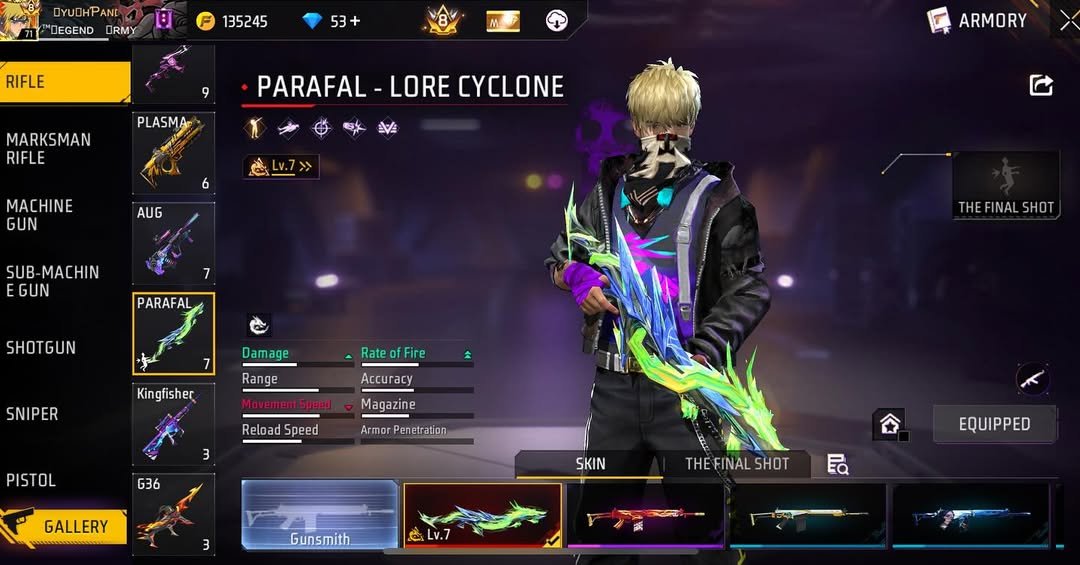Select the Kingfisher weapon thumbnail

pos(174,424)
